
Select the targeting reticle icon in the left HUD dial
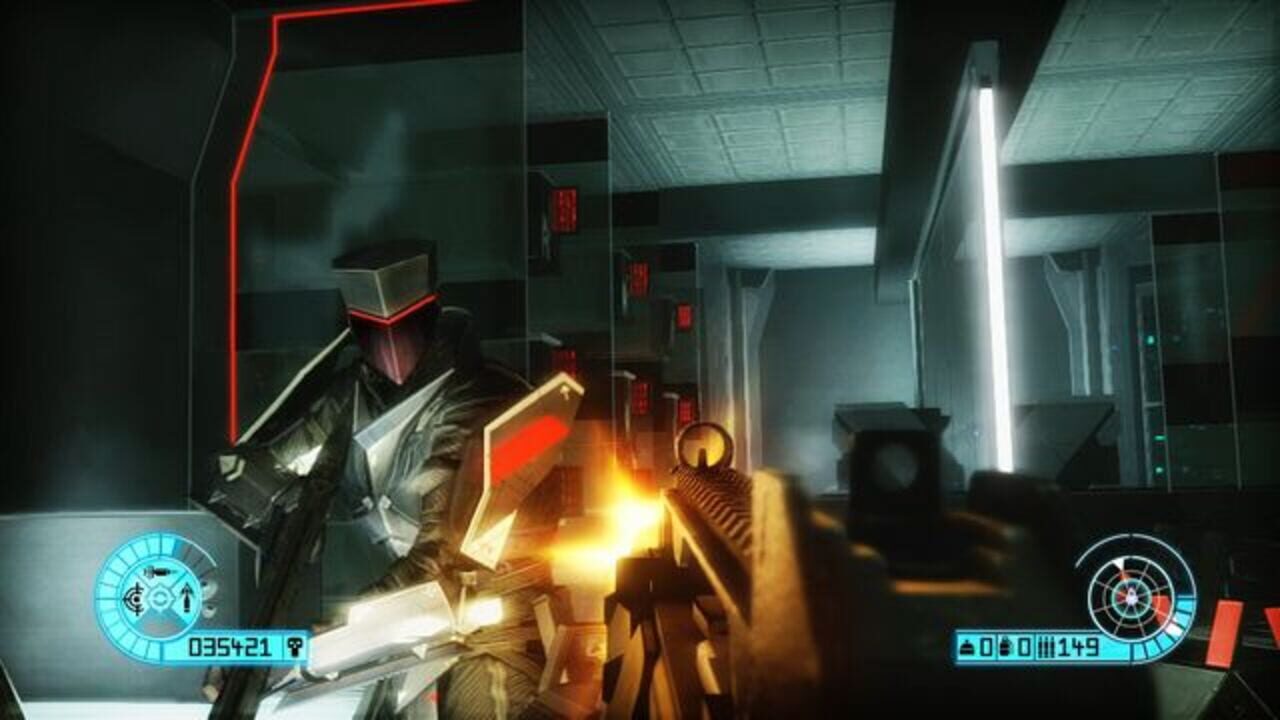coord(134,600)
